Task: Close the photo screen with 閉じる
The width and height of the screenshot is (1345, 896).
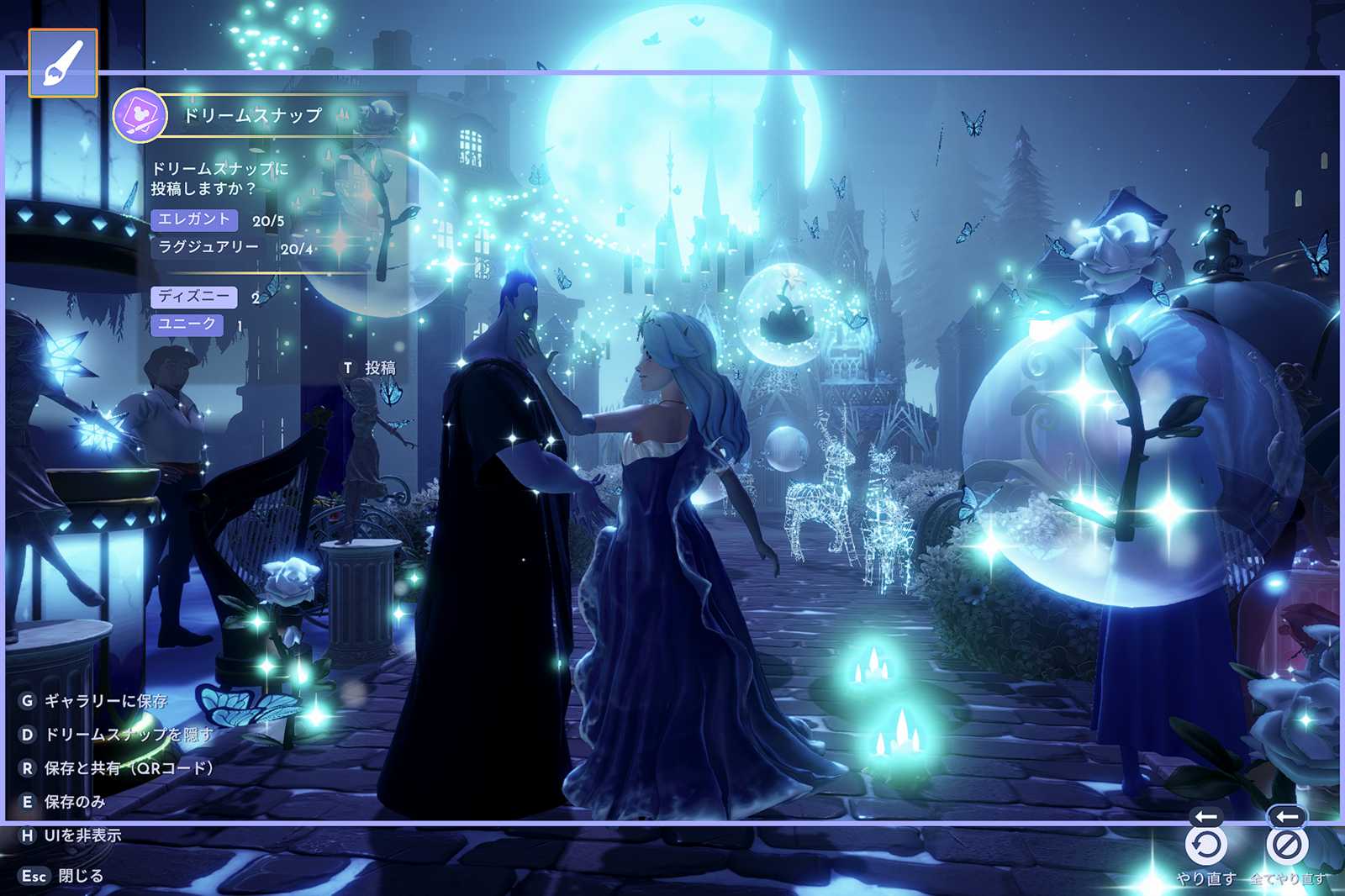Action: point(61,876)
